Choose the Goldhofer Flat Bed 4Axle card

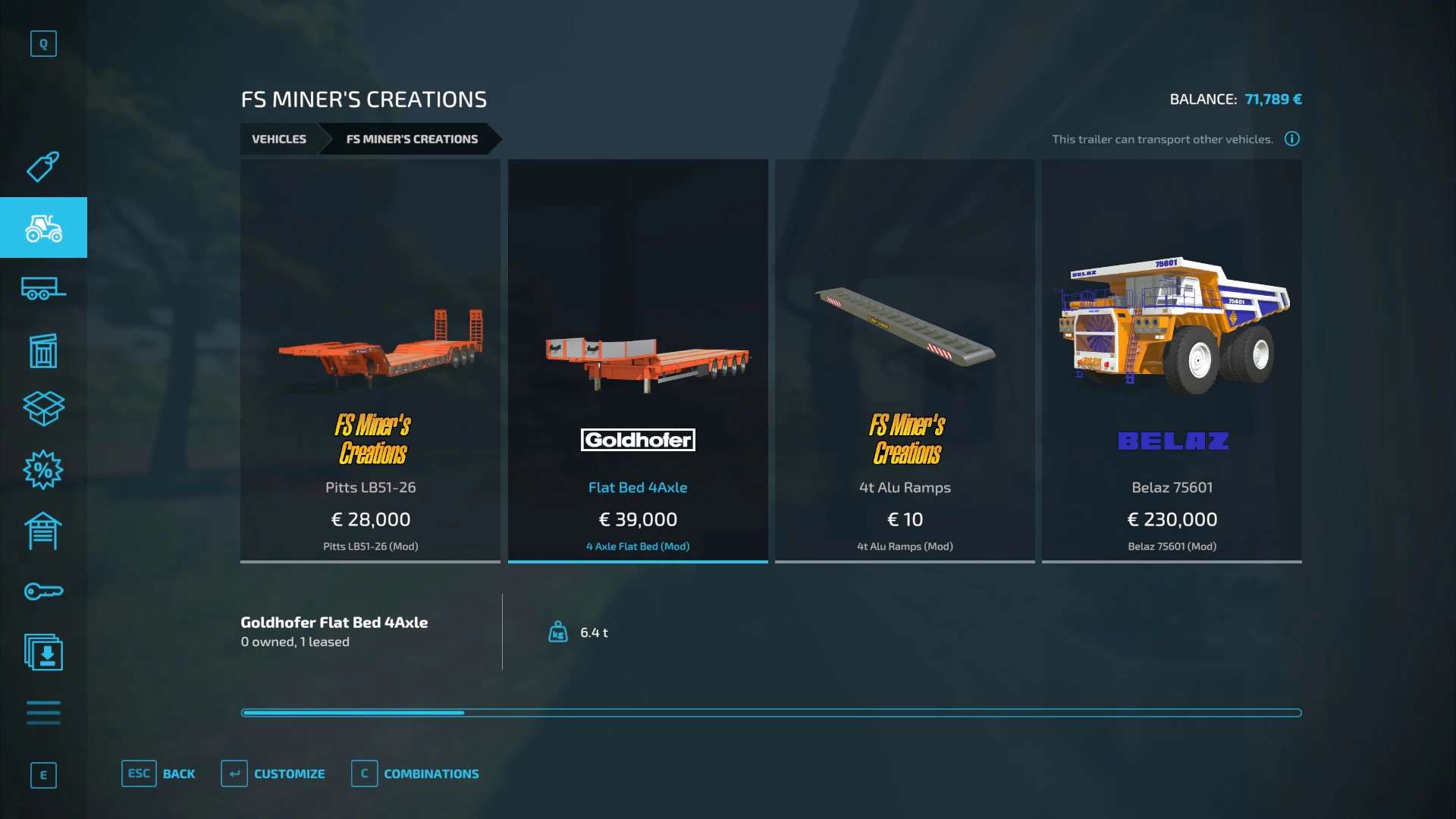click(x=638, y=360)
